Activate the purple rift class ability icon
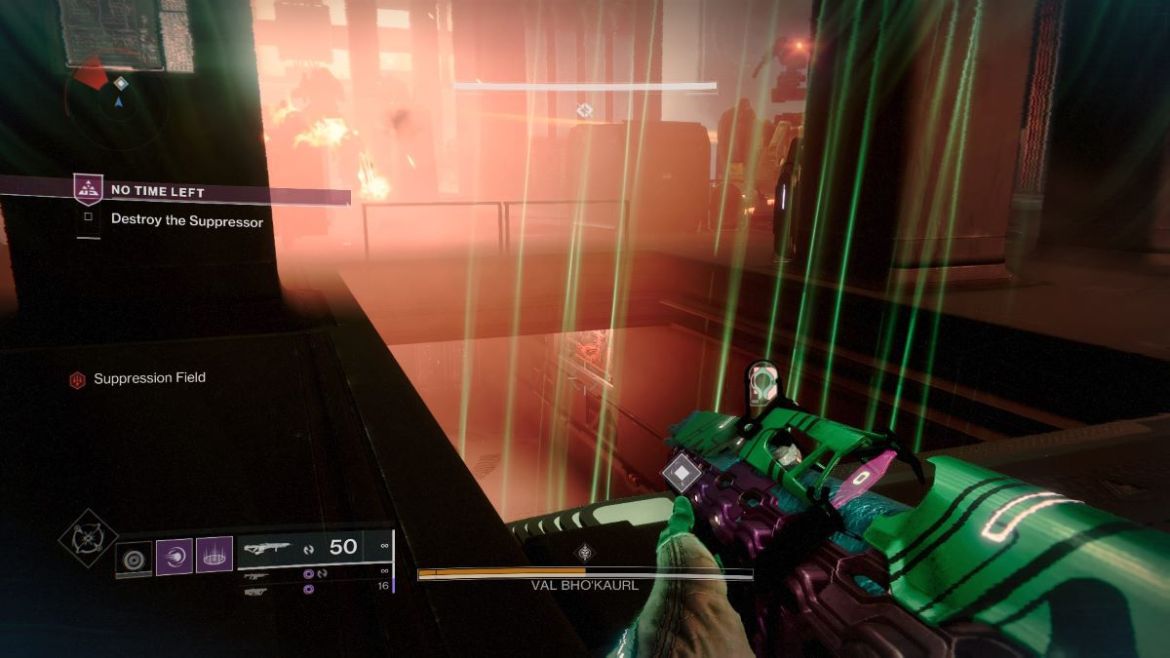This screenshot has width=1170, height=658. click(x=214, y=555)
